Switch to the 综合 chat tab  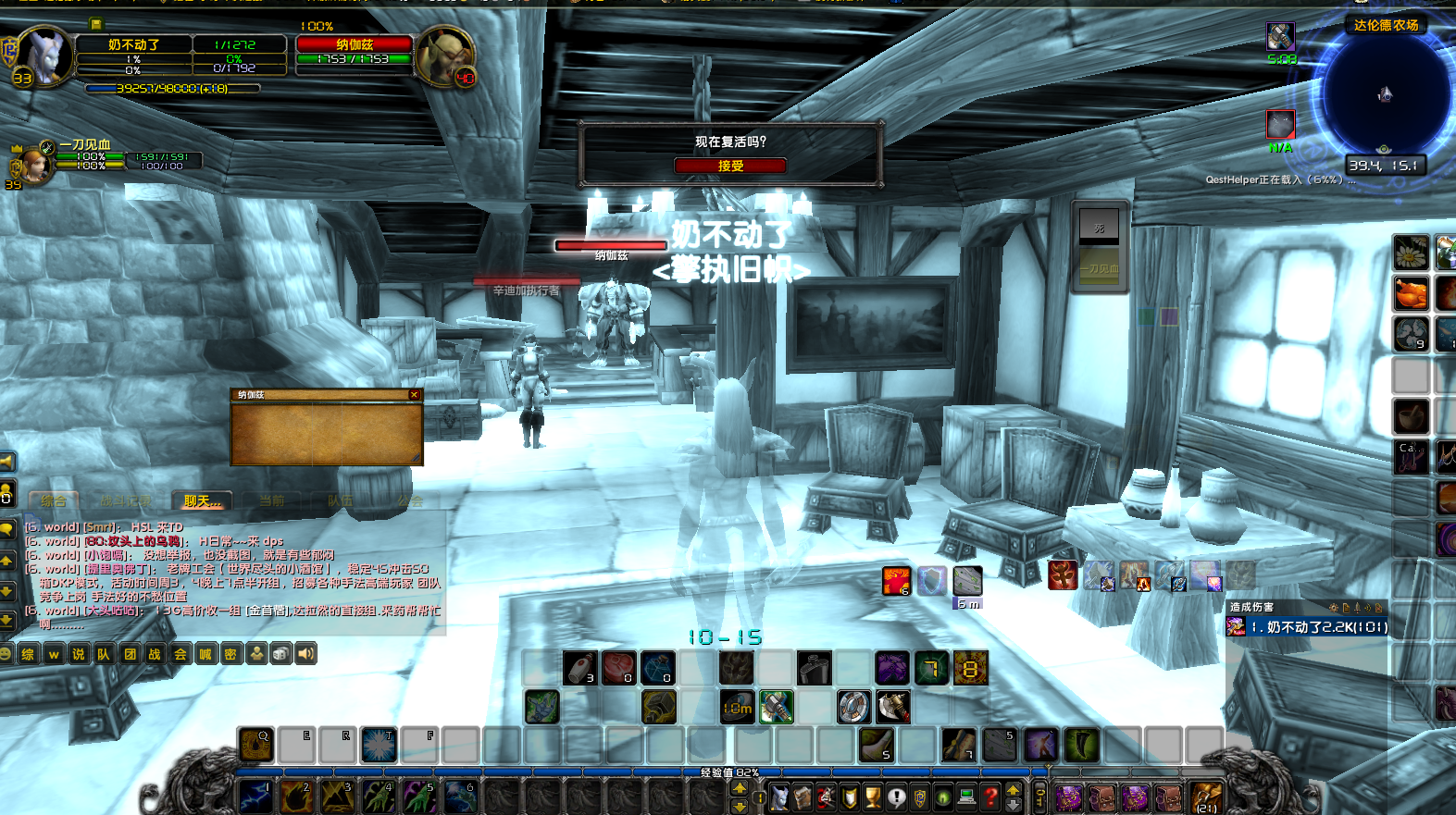(54, 500)
